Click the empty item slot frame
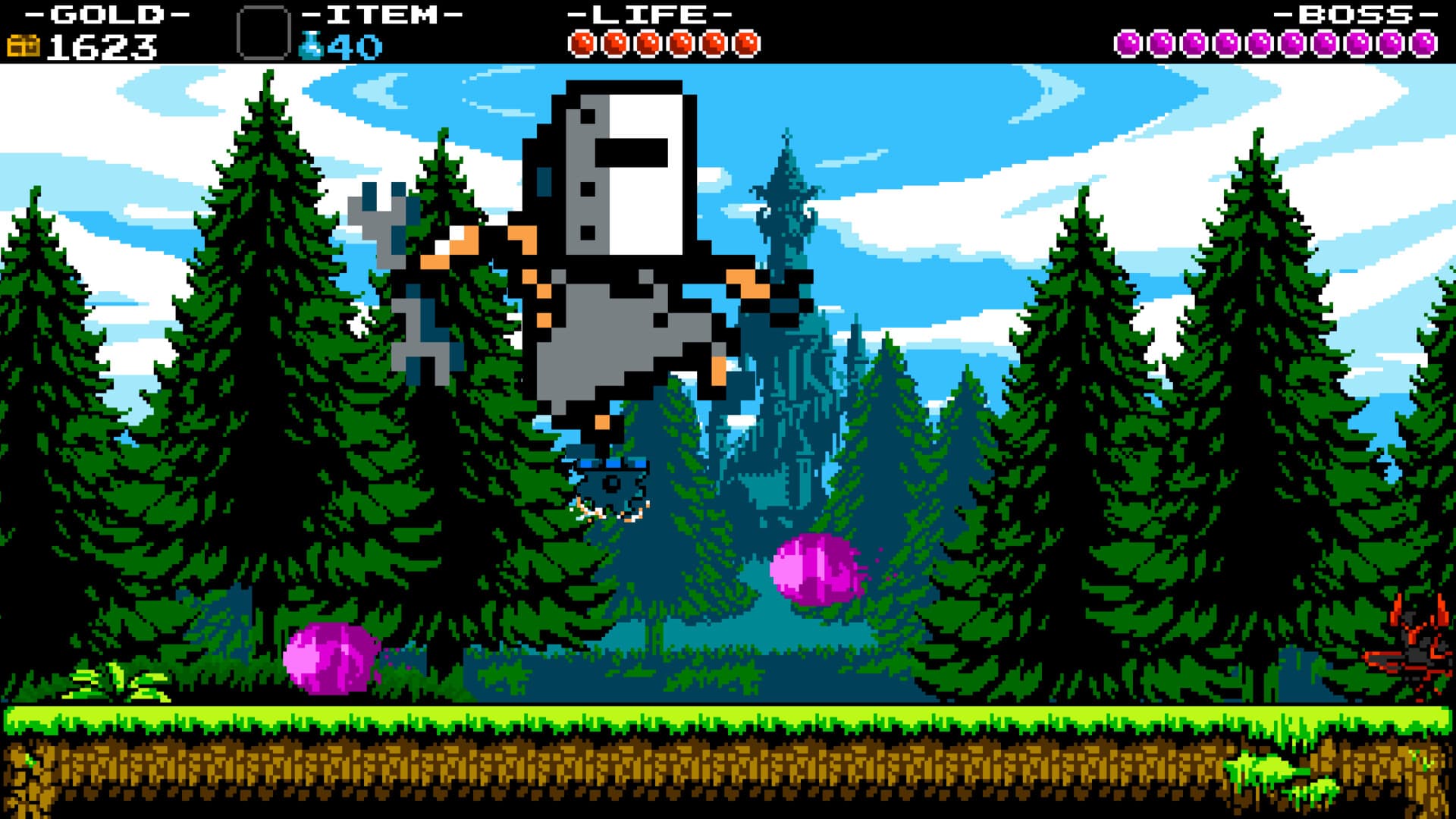The width and height of the screenshot is (1456, 819). coord(264,30)
